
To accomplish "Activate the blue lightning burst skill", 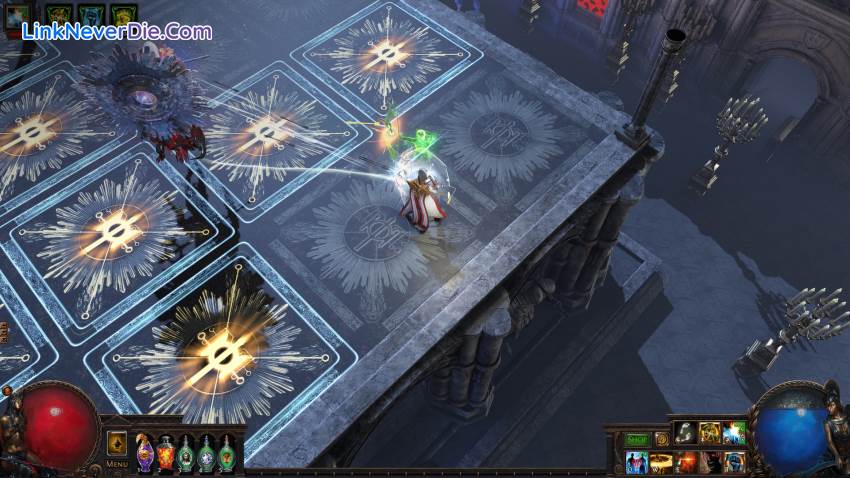I will 735,433.
